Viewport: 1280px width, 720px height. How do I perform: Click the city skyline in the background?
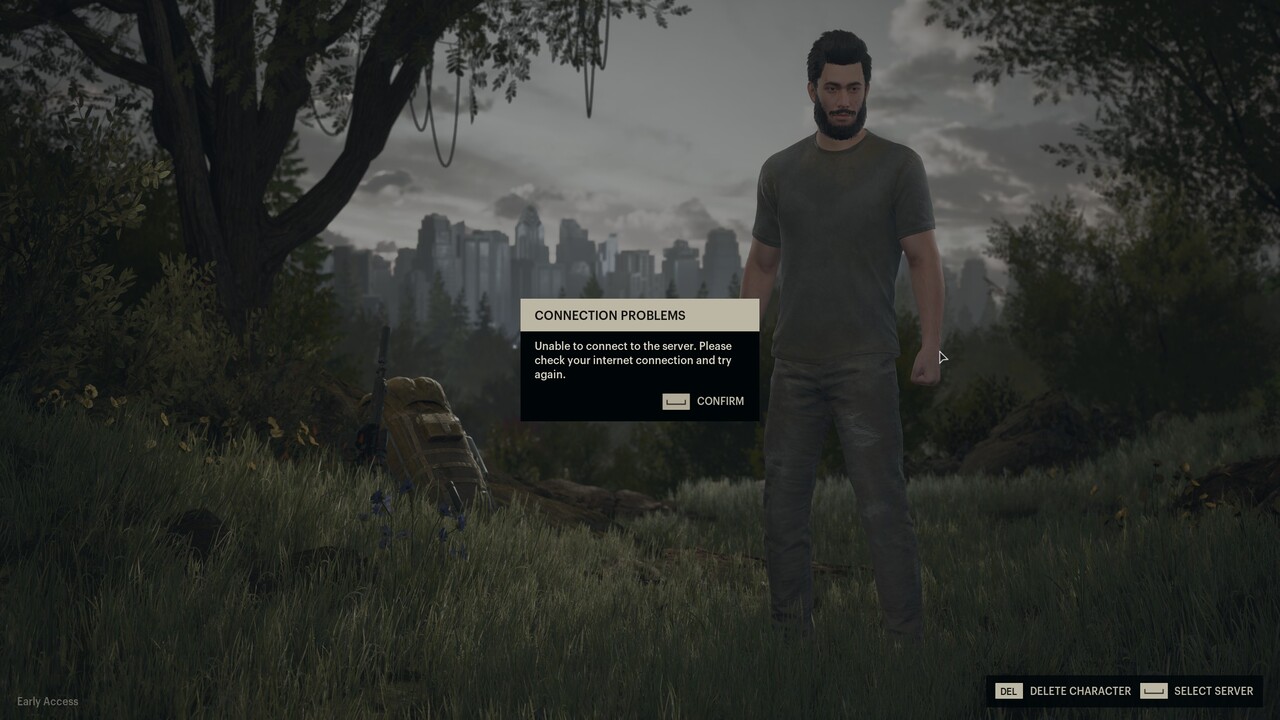(560, 250)
